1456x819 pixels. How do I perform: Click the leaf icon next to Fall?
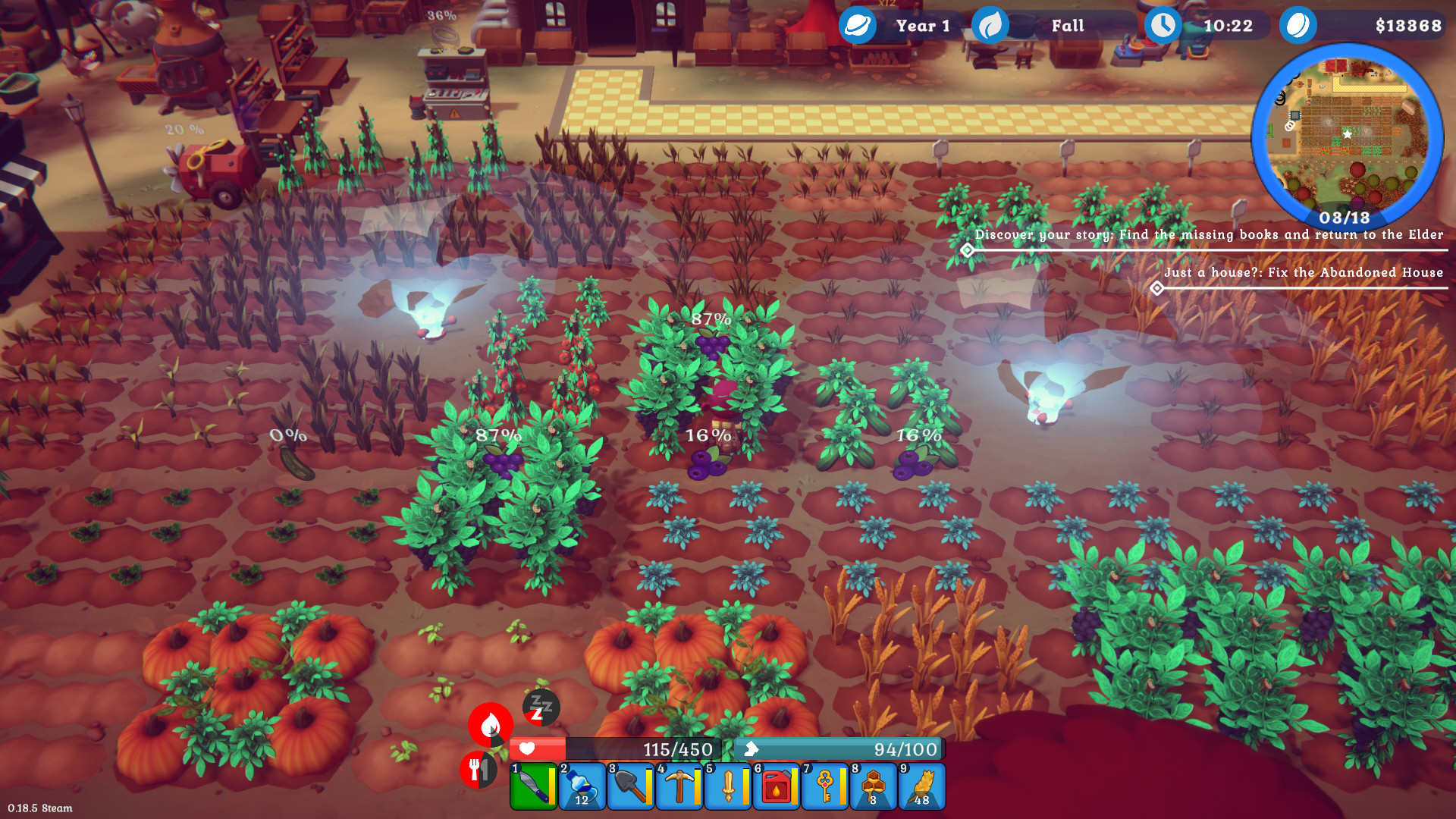pos(990,24)
